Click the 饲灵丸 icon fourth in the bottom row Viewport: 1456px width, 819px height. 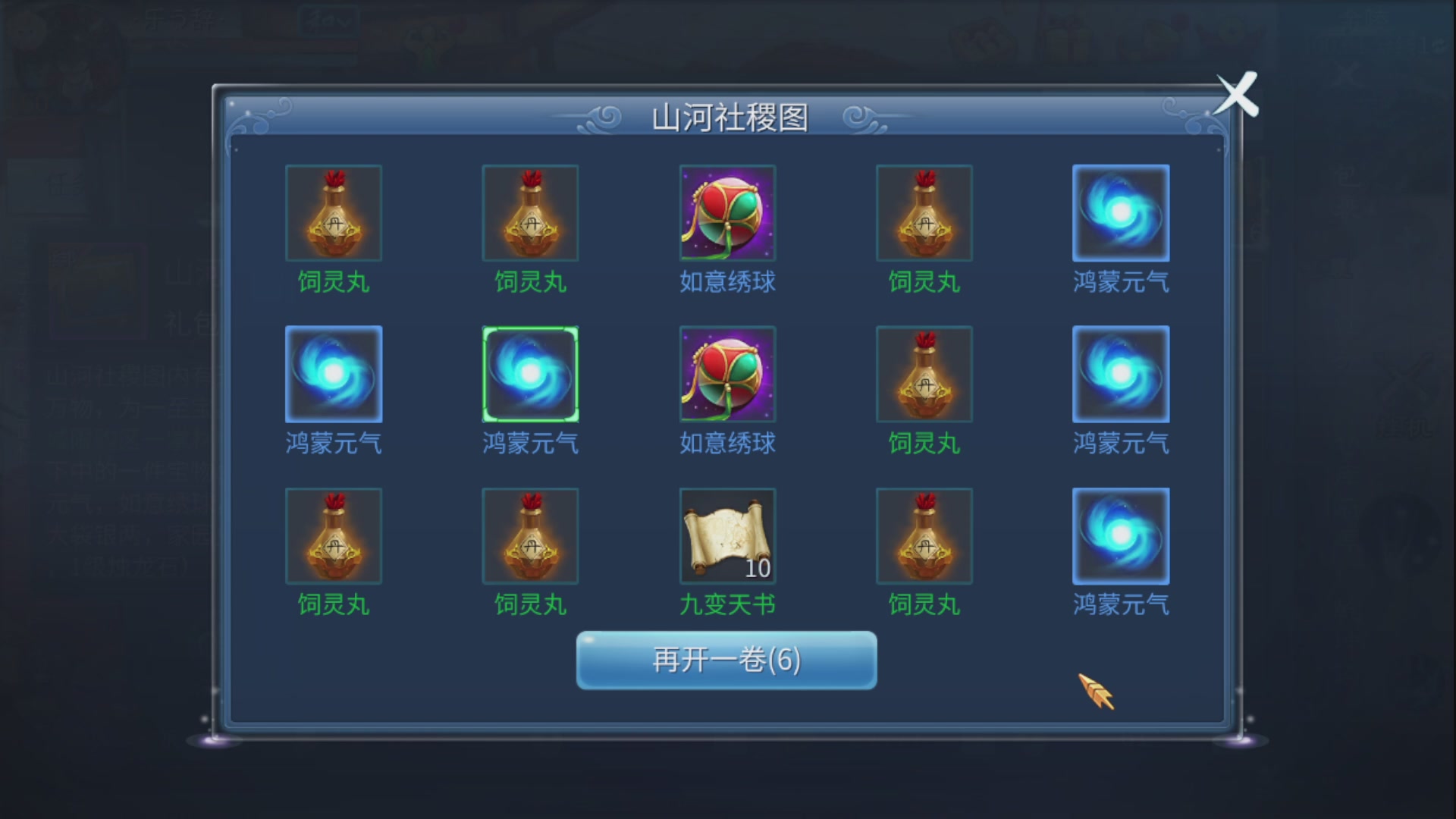click(x=924, y=535)
